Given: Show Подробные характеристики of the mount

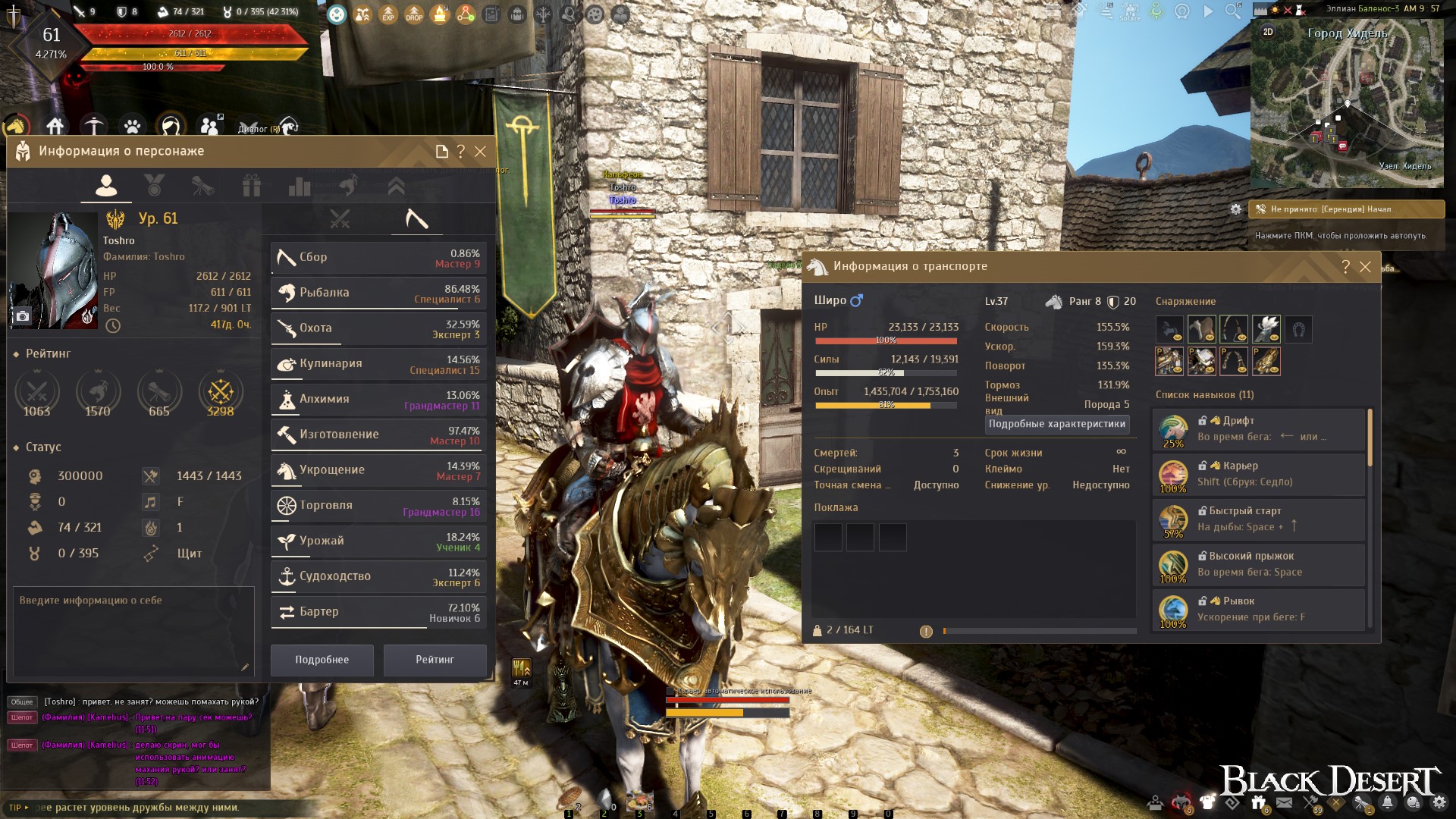Looking at the screenshot, I should pyautogui.click(x=1056, y=424).
